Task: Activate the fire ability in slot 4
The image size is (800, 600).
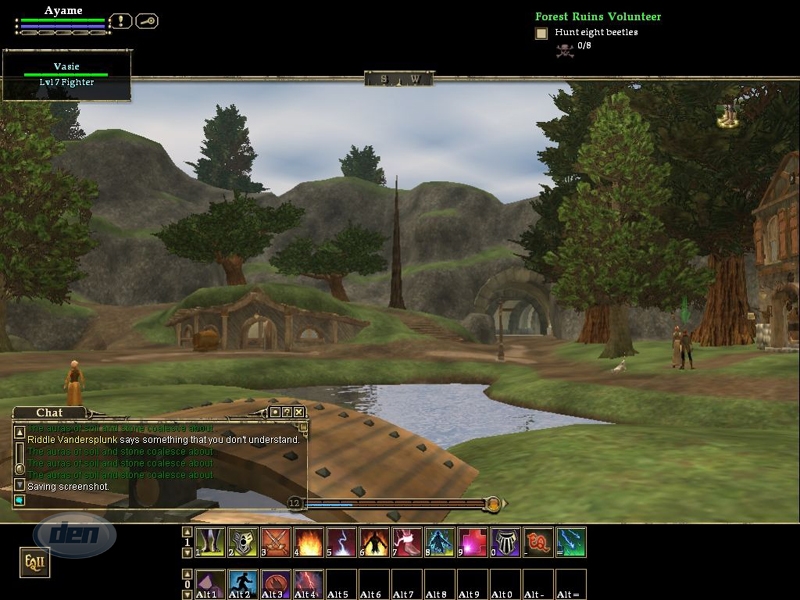Action: [308, 542]
